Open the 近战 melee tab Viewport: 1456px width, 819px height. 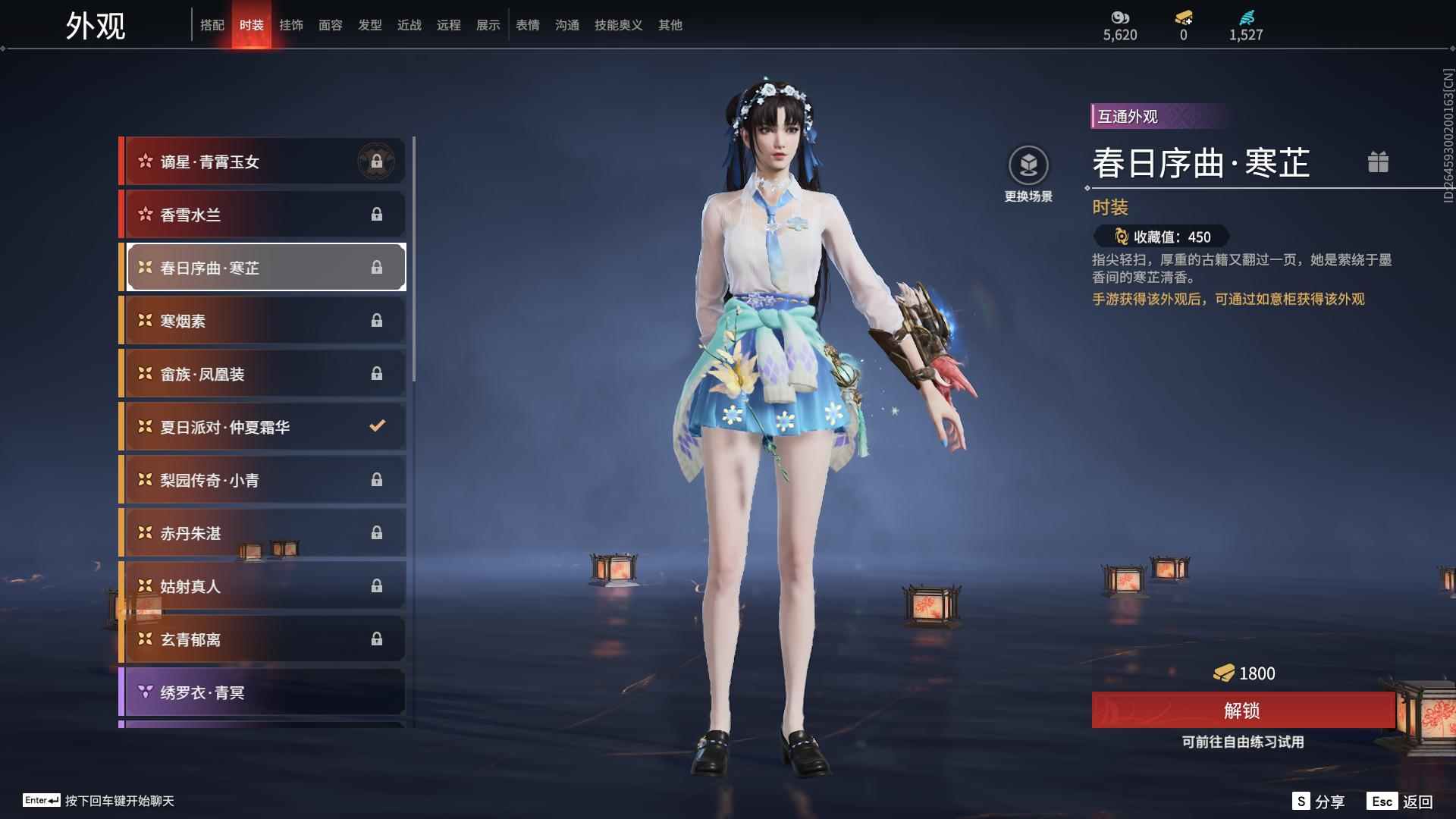click(x=409, y=25)
